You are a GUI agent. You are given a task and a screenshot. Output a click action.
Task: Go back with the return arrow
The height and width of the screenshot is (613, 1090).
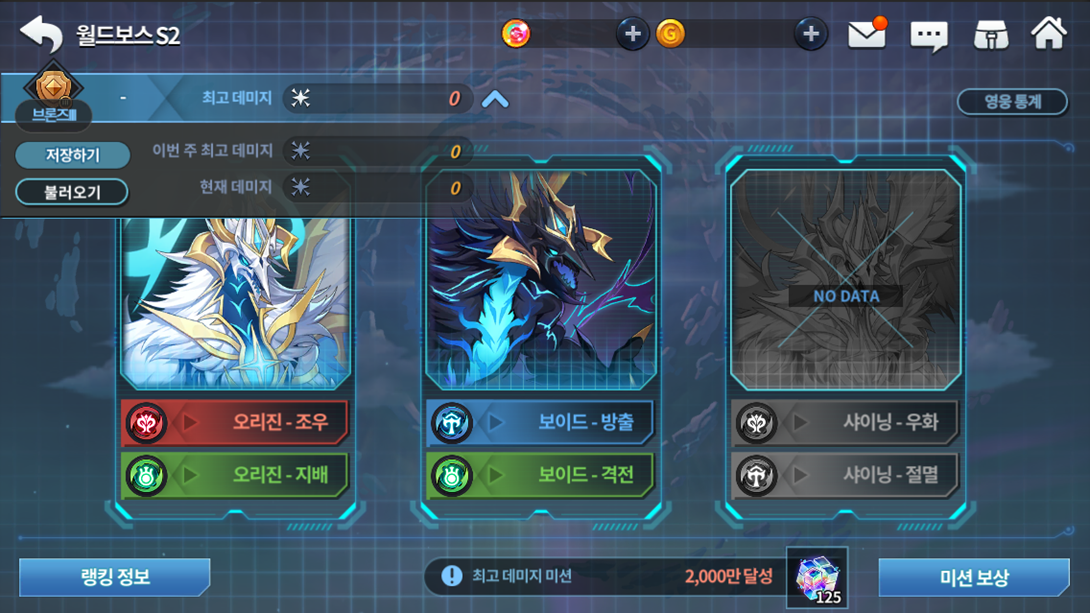coord(41,34)
